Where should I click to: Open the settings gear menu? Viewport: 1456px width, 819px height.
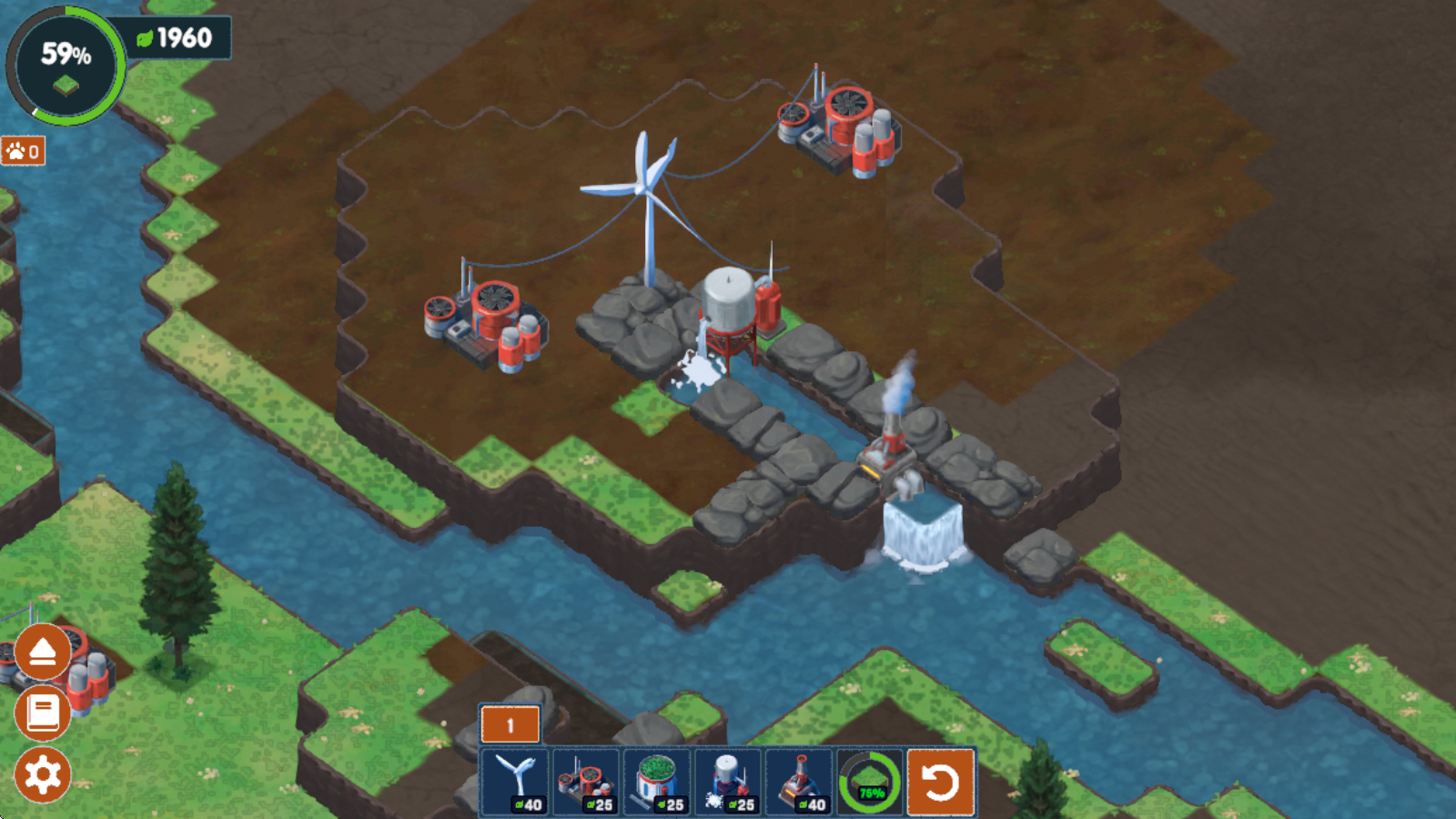pos(43,774)
